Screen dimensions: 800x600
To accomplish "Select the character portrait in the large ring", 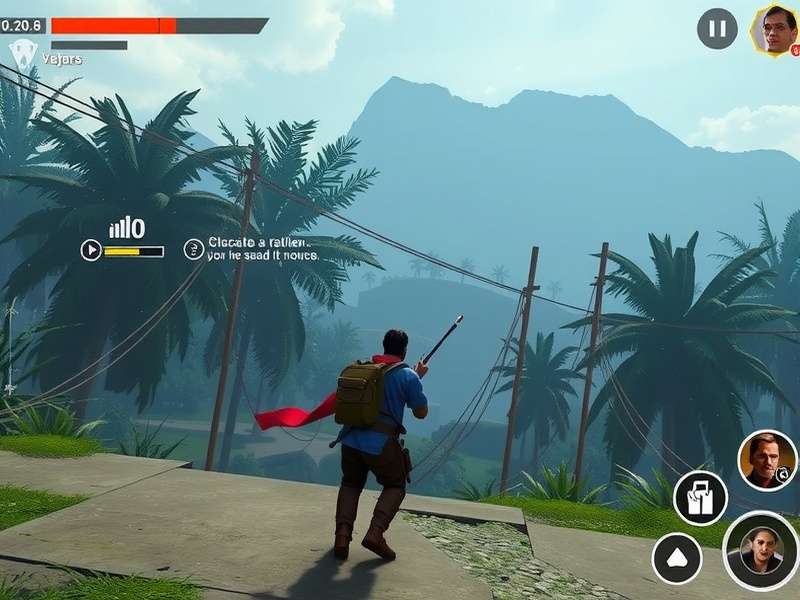I will [x=761, y=550].
